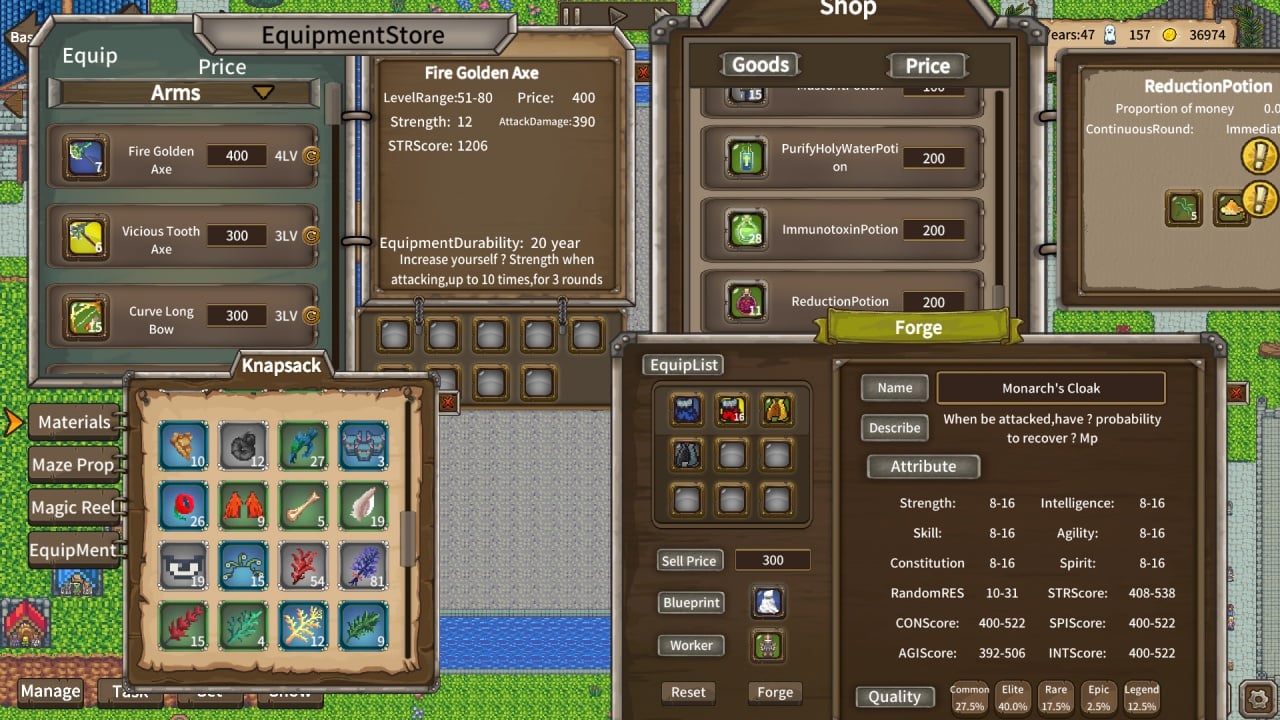Open the Manage menu
Screen dimensions: 1280x720
[50, 691]
